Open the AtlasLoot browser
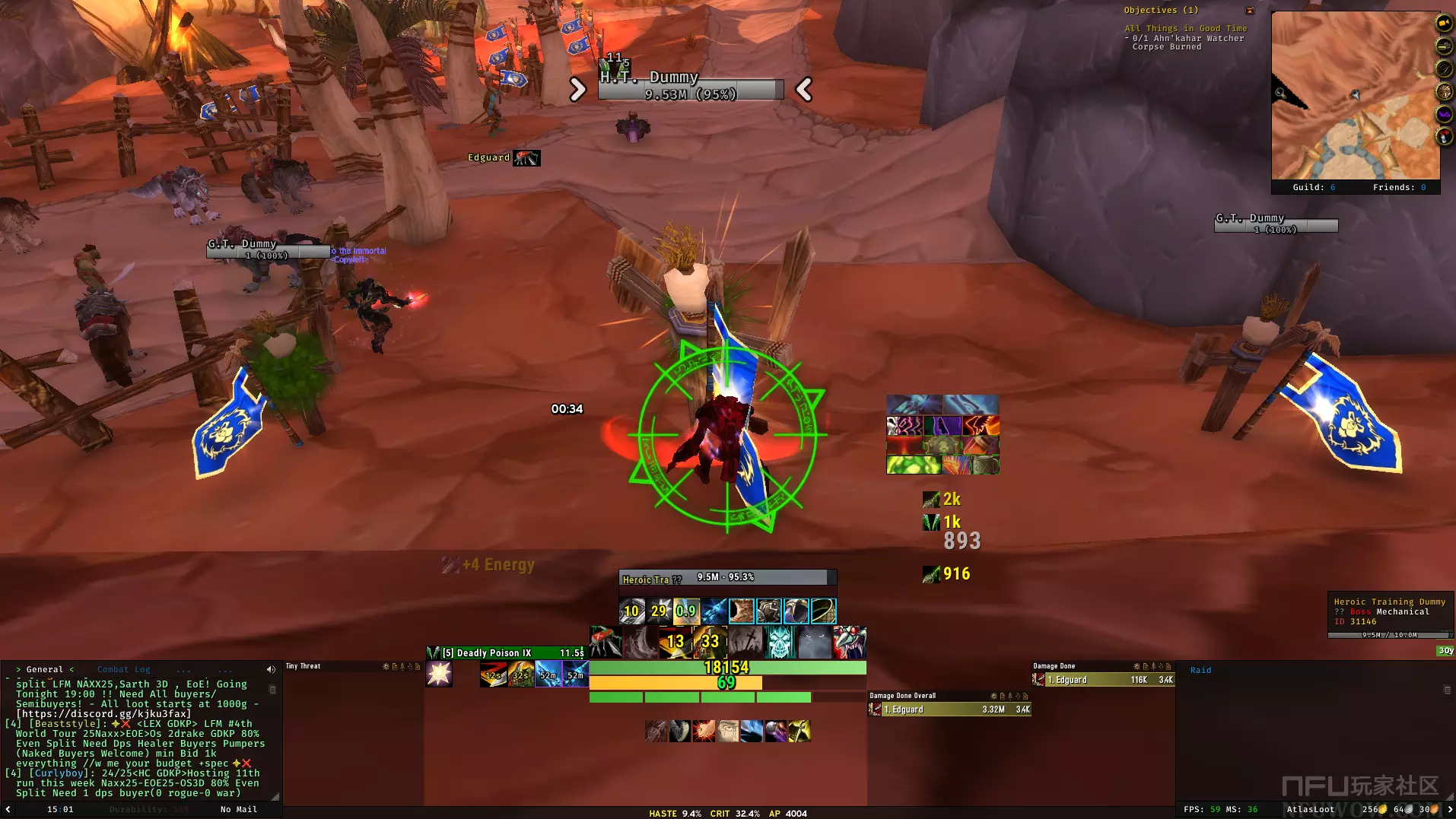The width and height of the screenshot is (1456, 819). (x=1310, y=809)
